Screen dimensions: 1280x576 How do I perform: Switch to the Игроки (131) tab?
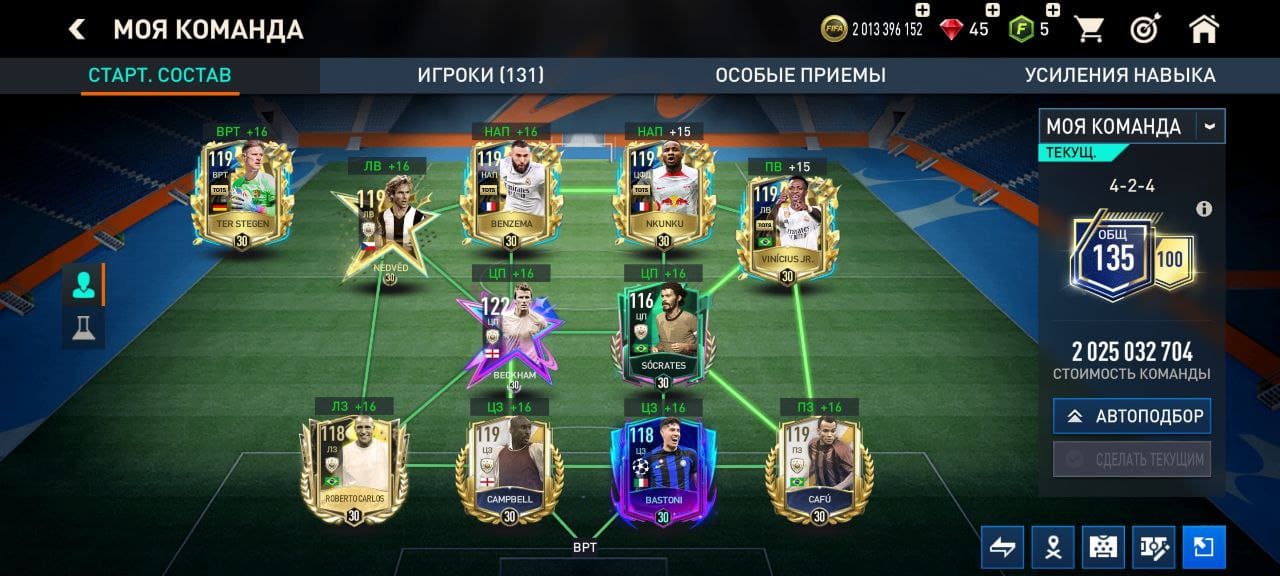(480, 75)
